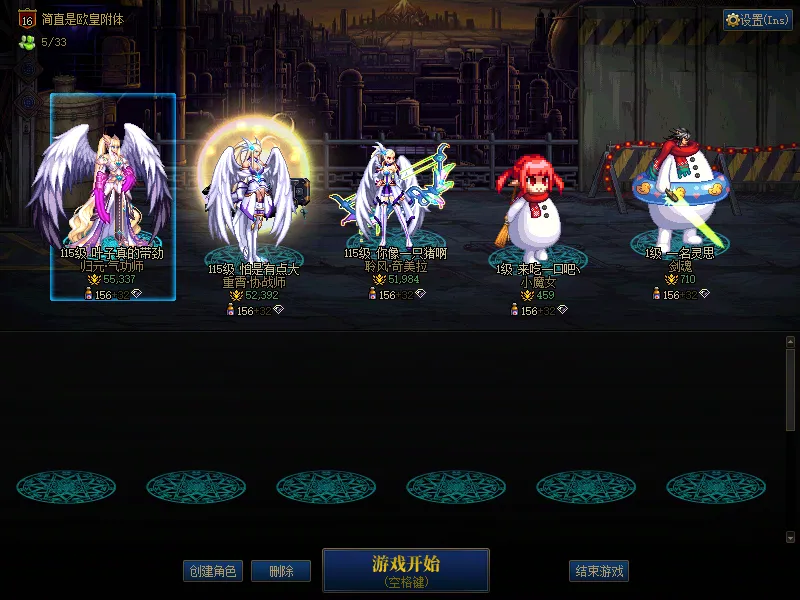Open 设置 (Ins) settings
The width and height of the screenshot is (800, 600).
(757, 20)
